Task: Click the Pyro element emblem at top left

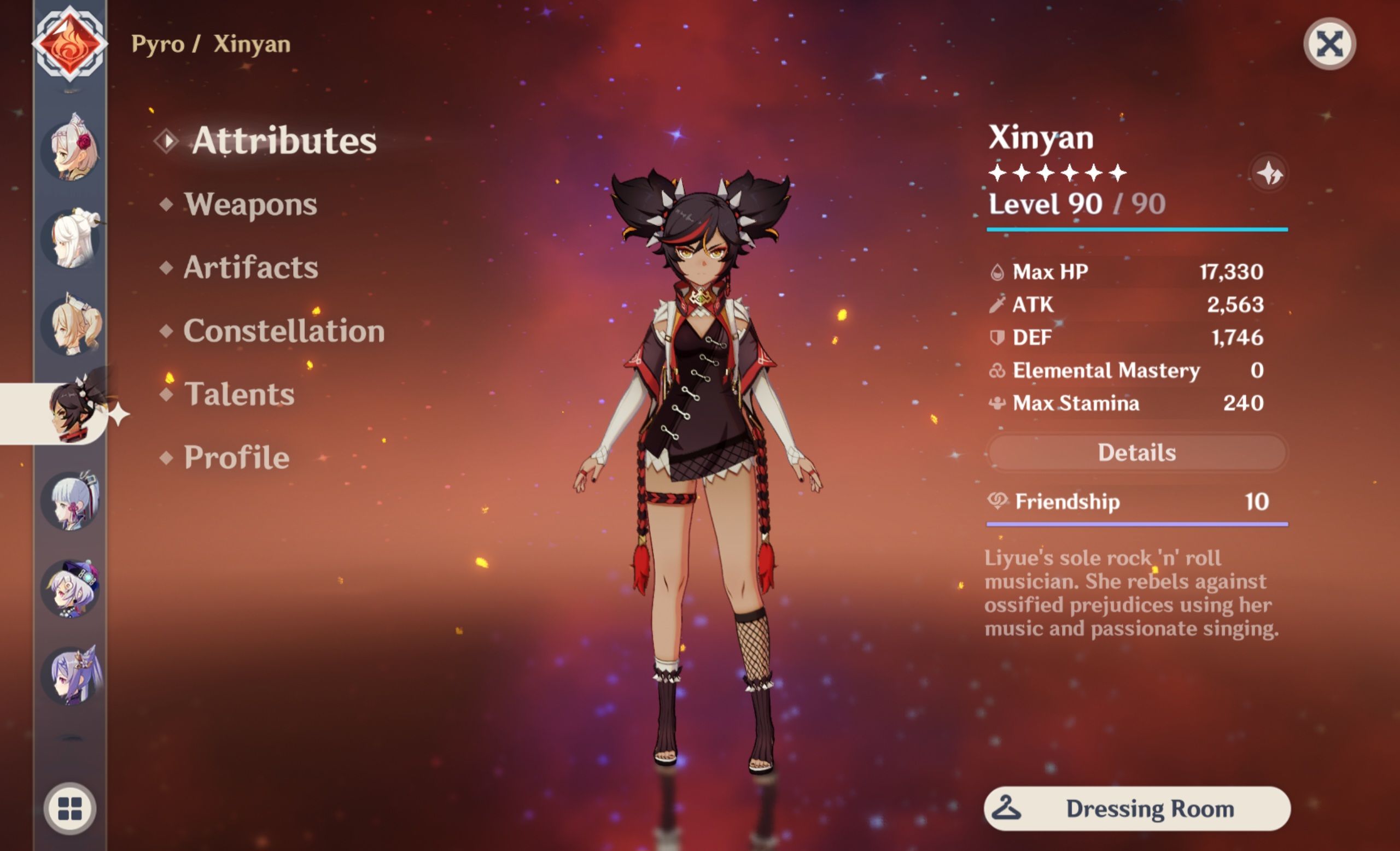Action: pos(70,43)
